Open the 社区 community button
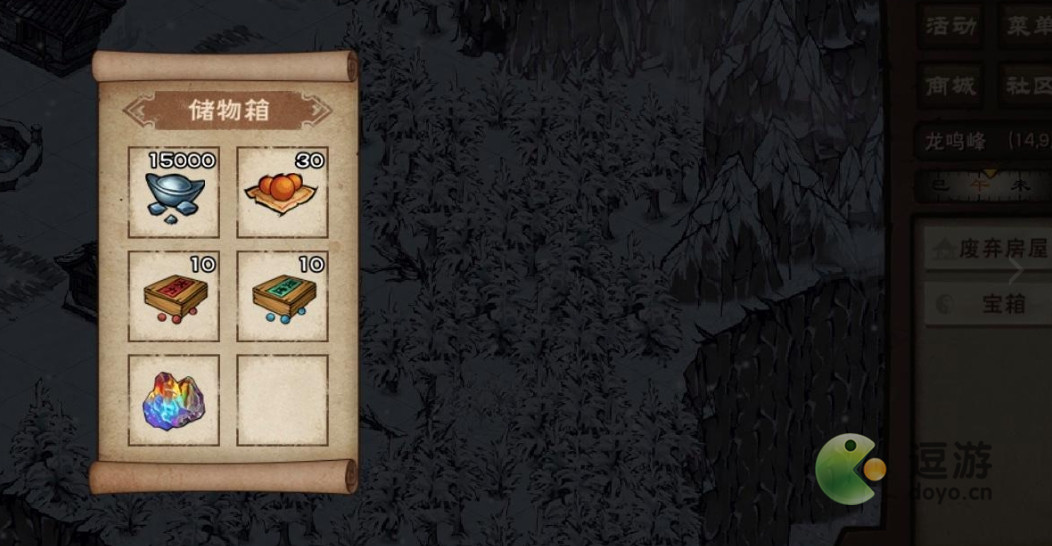Image resolution: width=1052 pixels, height=546 pixels. tap(1027, 85)
